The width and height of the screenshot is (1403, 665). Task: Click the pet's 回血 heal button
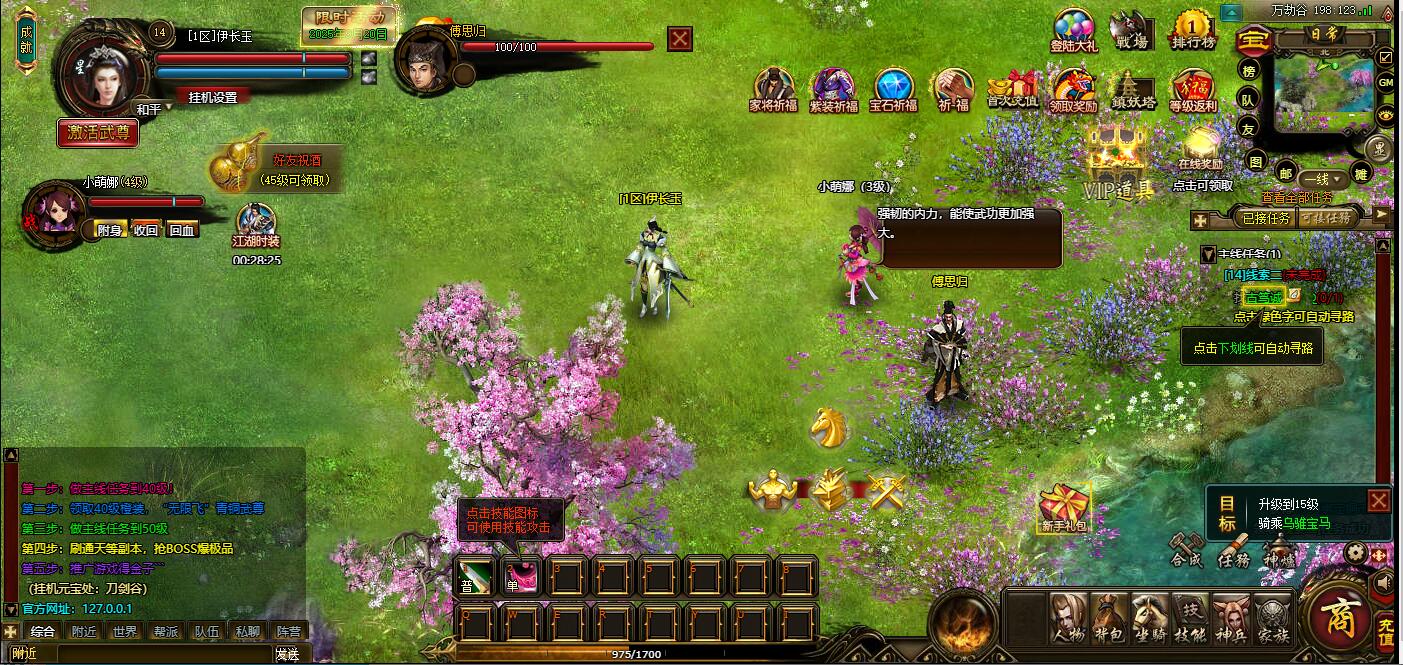click(x=181, y=230)
